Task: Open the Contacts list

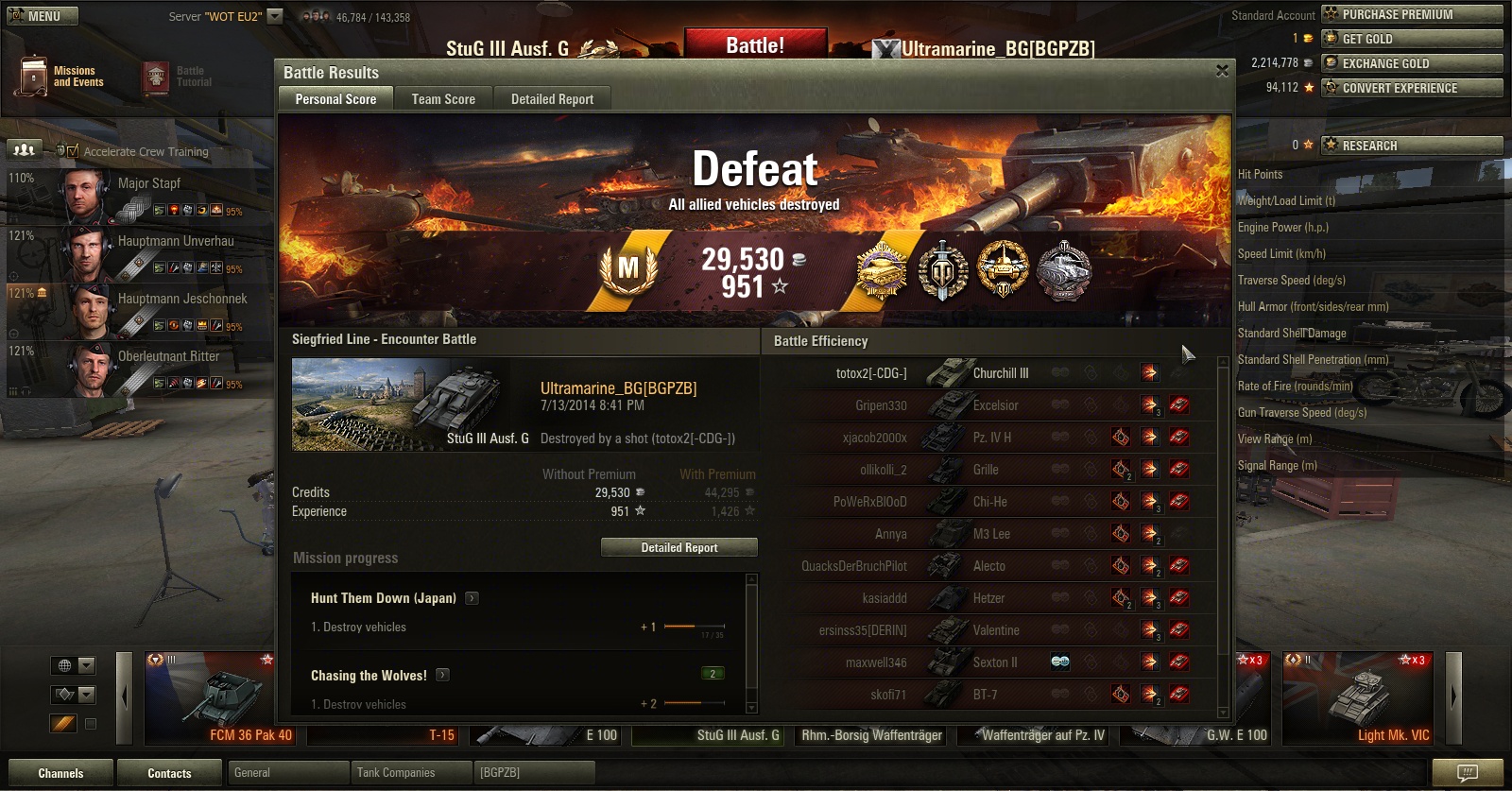Action: 169,773
